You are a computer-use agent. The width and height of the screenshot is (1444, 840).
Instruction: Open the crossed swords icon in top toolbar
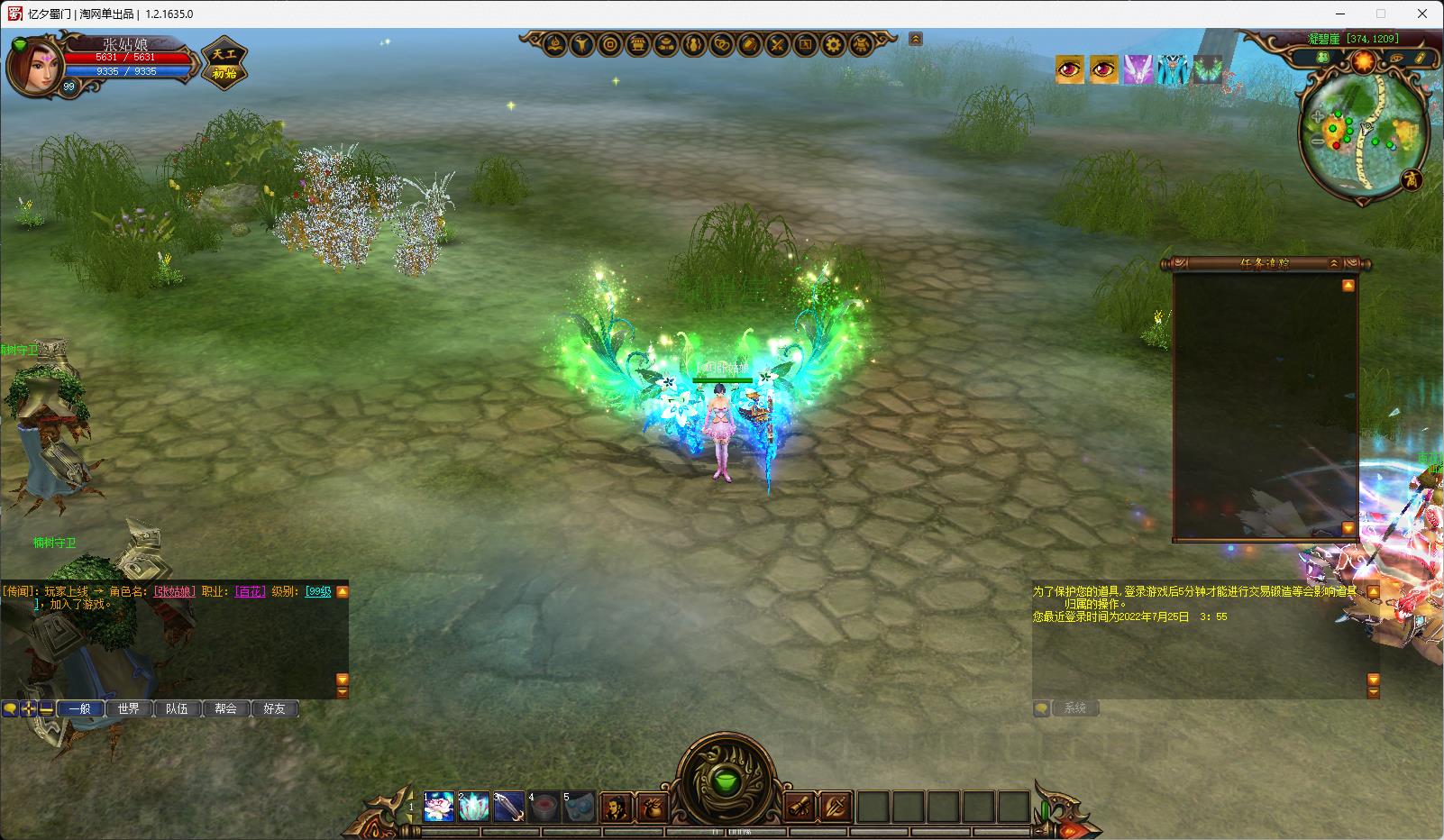(778, 44)
